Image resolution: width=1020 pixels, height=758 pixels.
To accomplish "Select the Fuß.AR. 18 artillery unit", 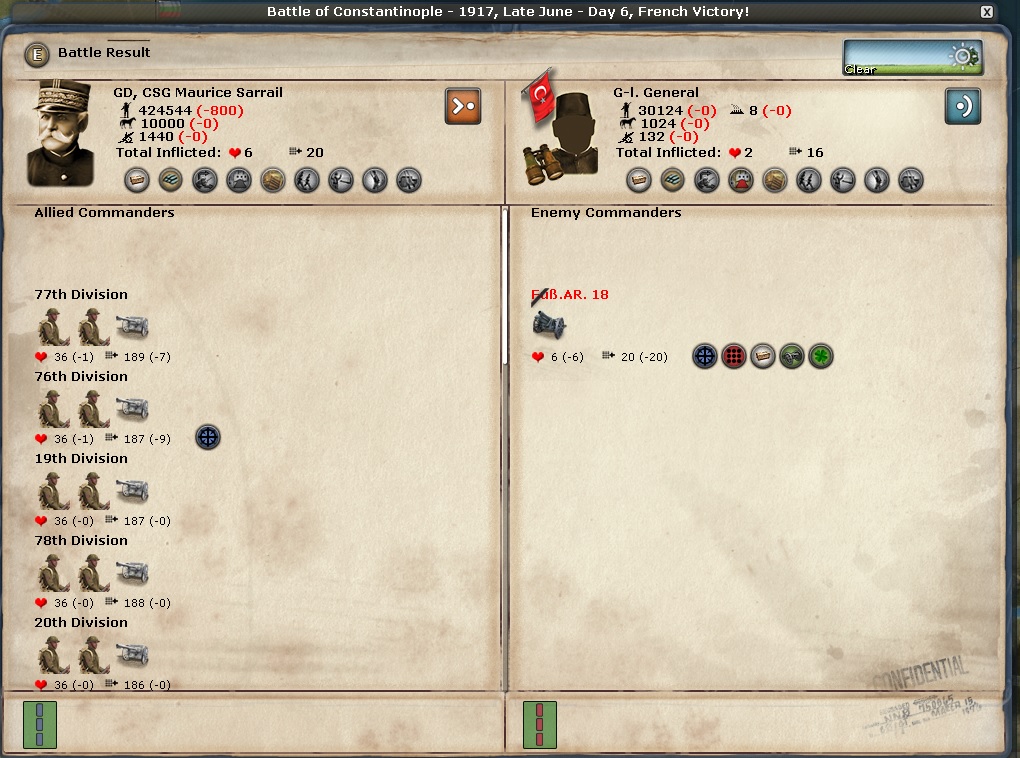I will click(x=549, y=325).
